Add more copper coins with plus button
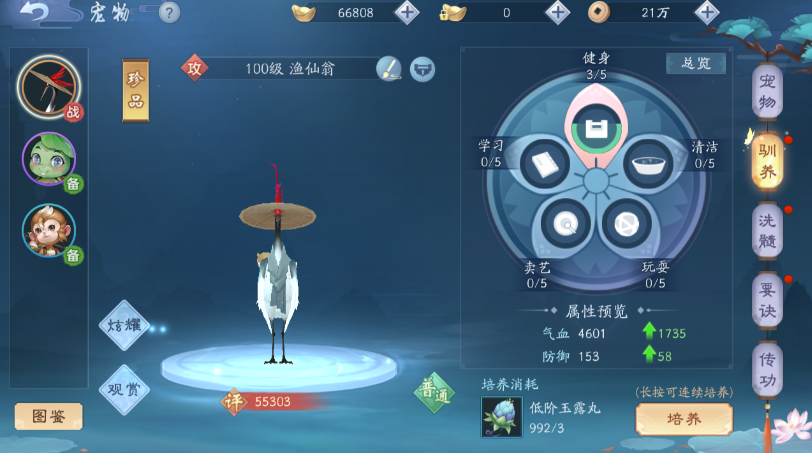Viewport: 812px width, 453px height. pos(707,12)
